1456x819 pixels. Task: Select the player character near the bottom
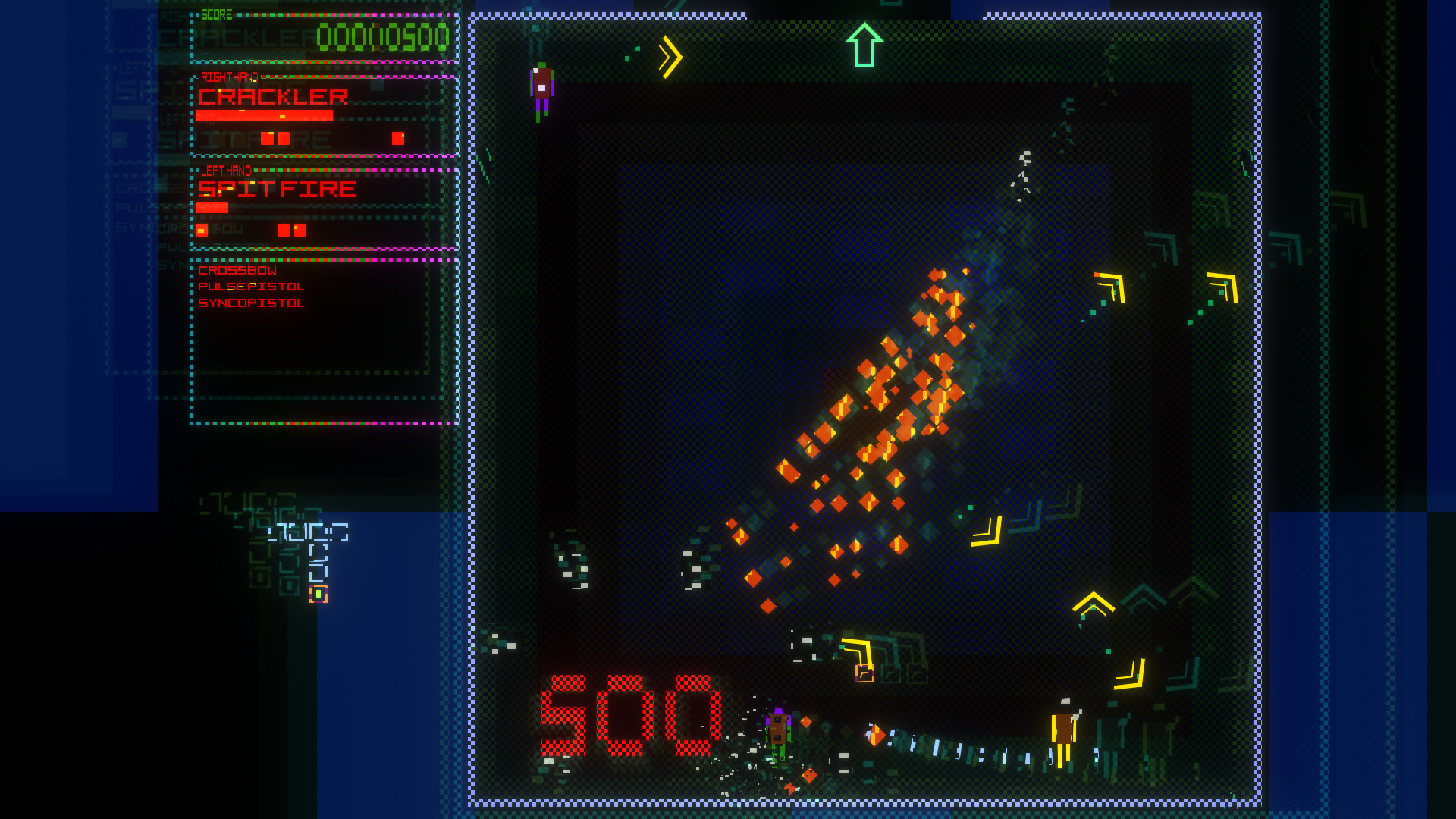click(x=777, y=735)
